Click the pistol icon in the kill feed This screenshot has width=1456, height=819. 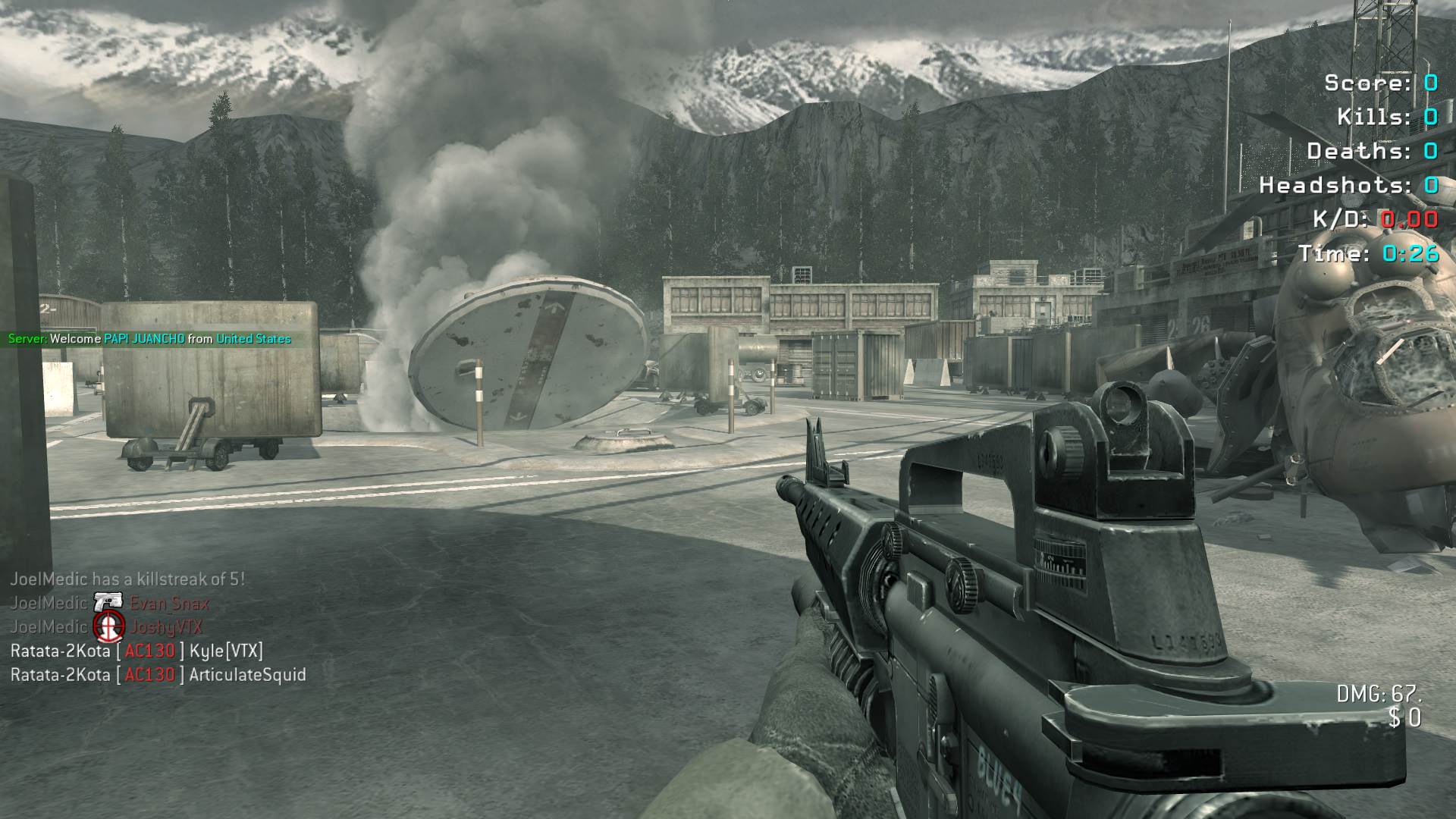point(108,603)
